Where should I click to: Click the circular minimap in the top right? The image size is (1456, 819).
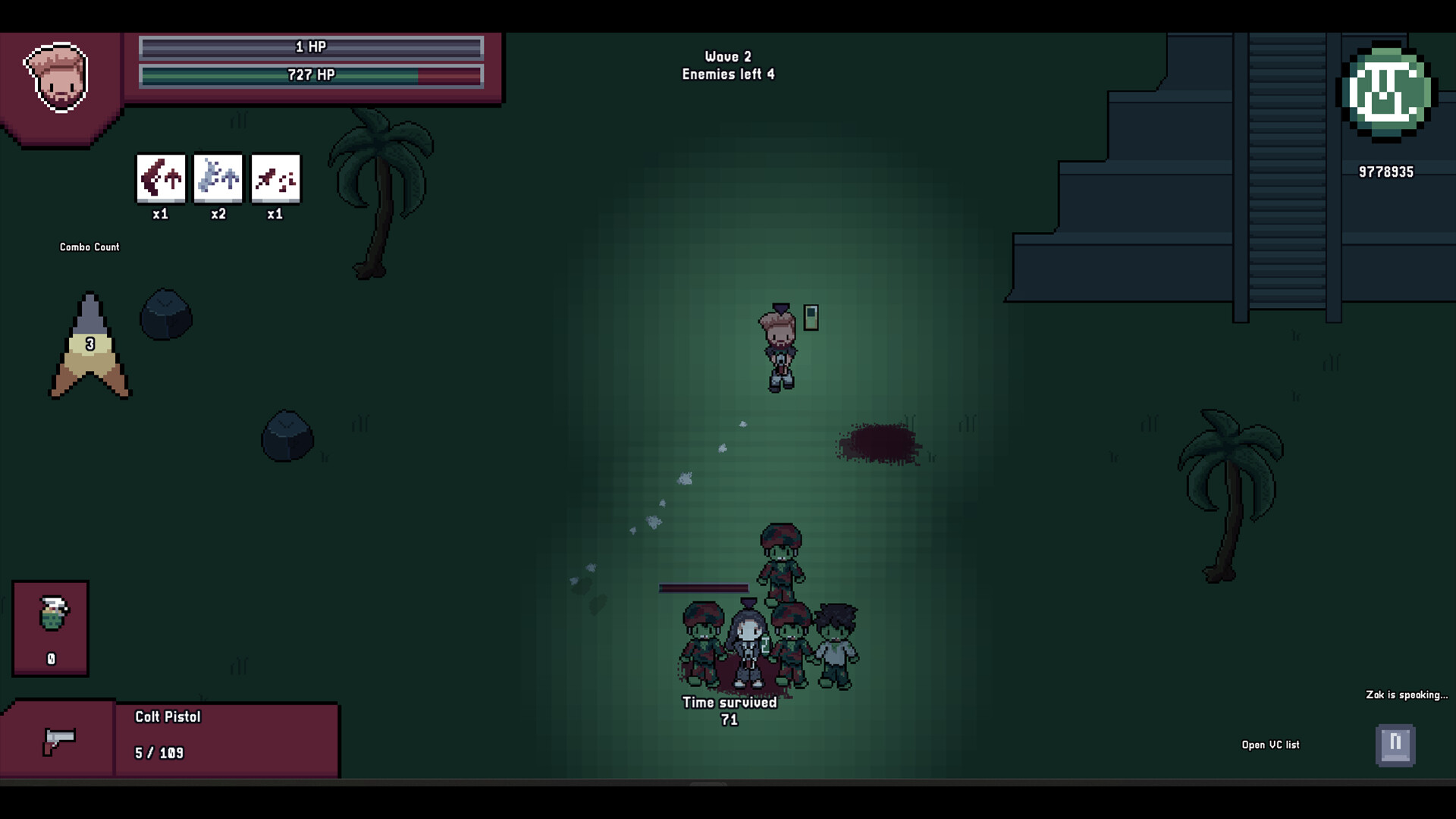tap(1387, 93)
